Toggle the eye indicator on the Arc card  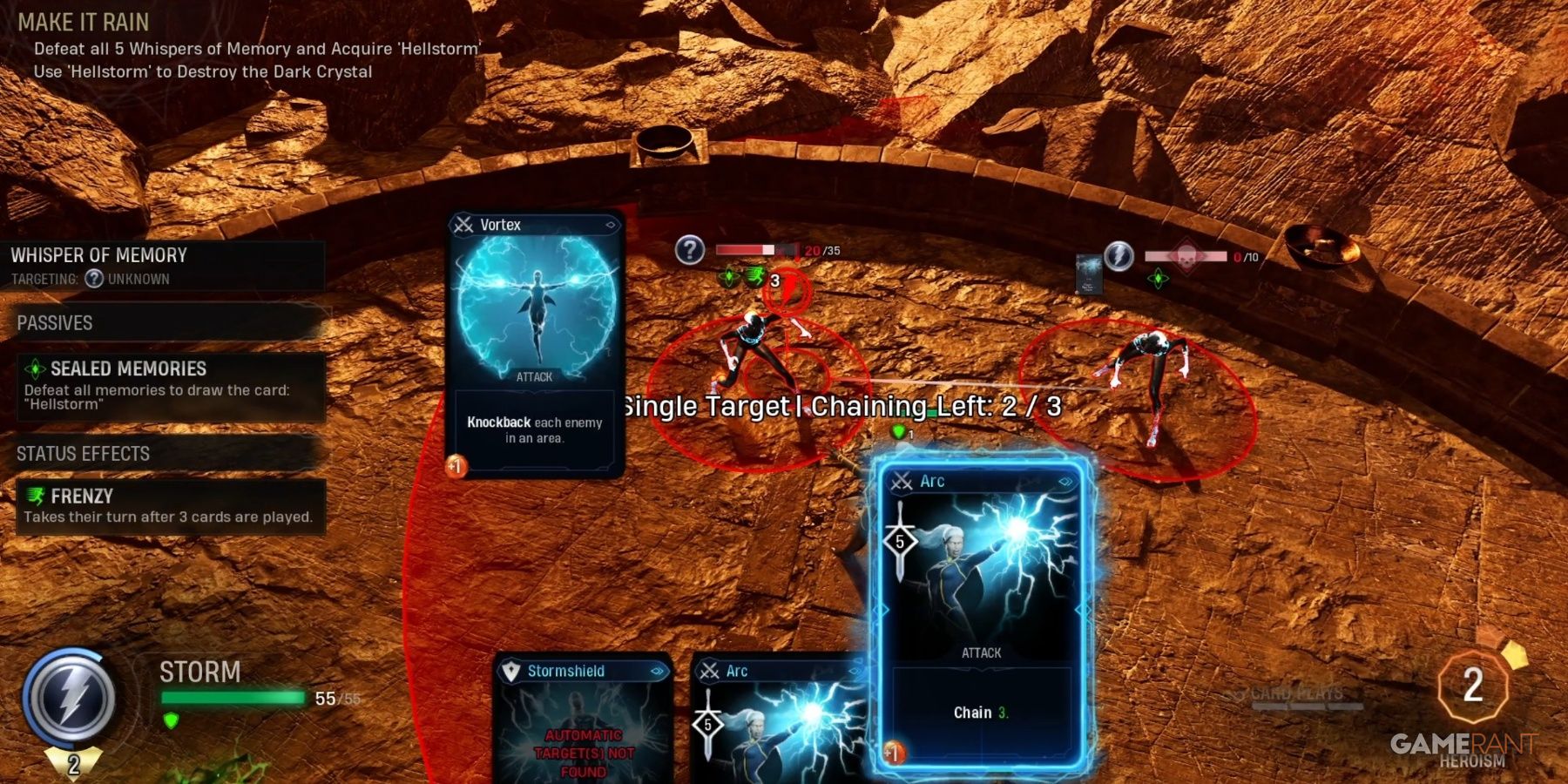coord(1064,481)
